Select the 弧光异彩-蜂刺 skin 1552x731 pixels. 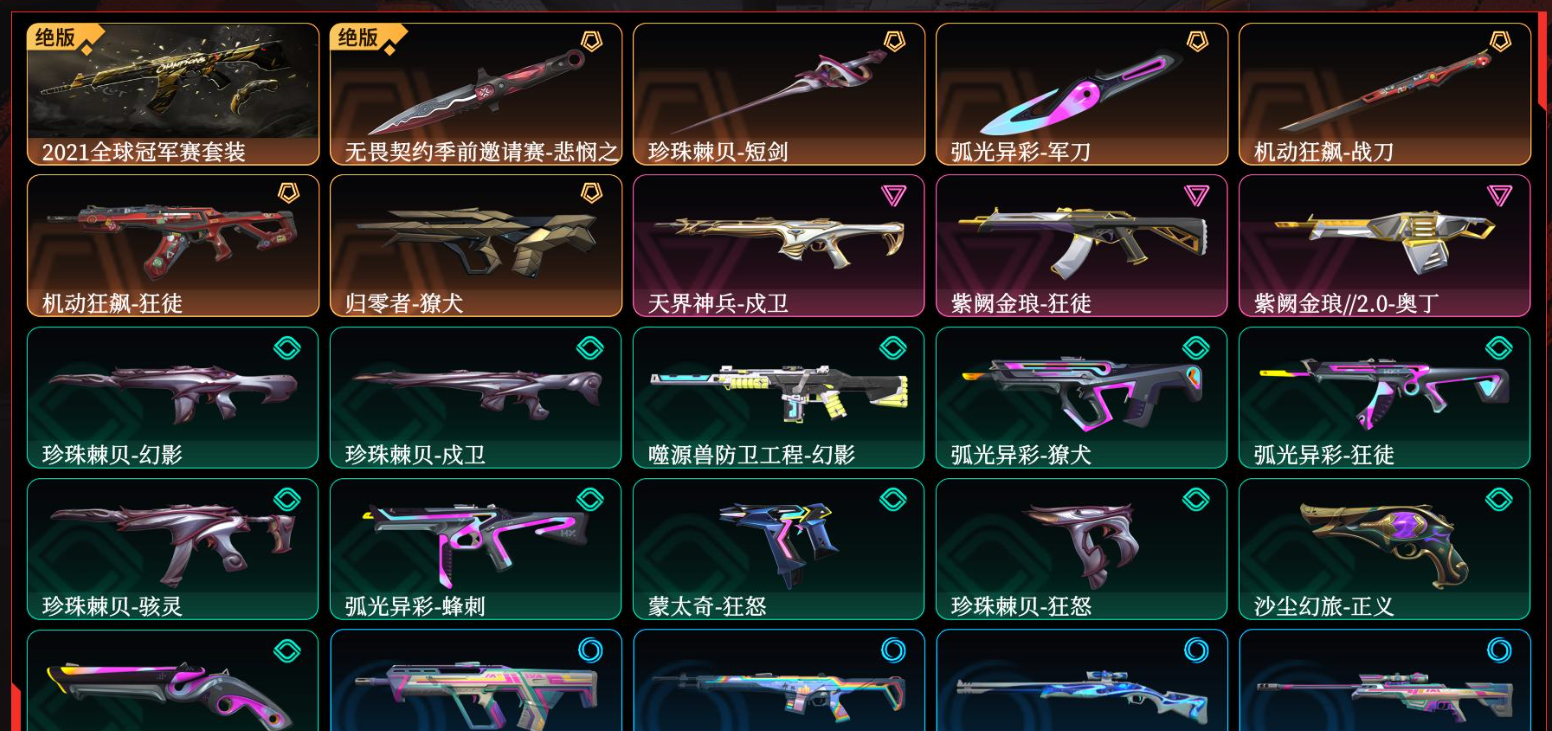click(x=475, y=545)
